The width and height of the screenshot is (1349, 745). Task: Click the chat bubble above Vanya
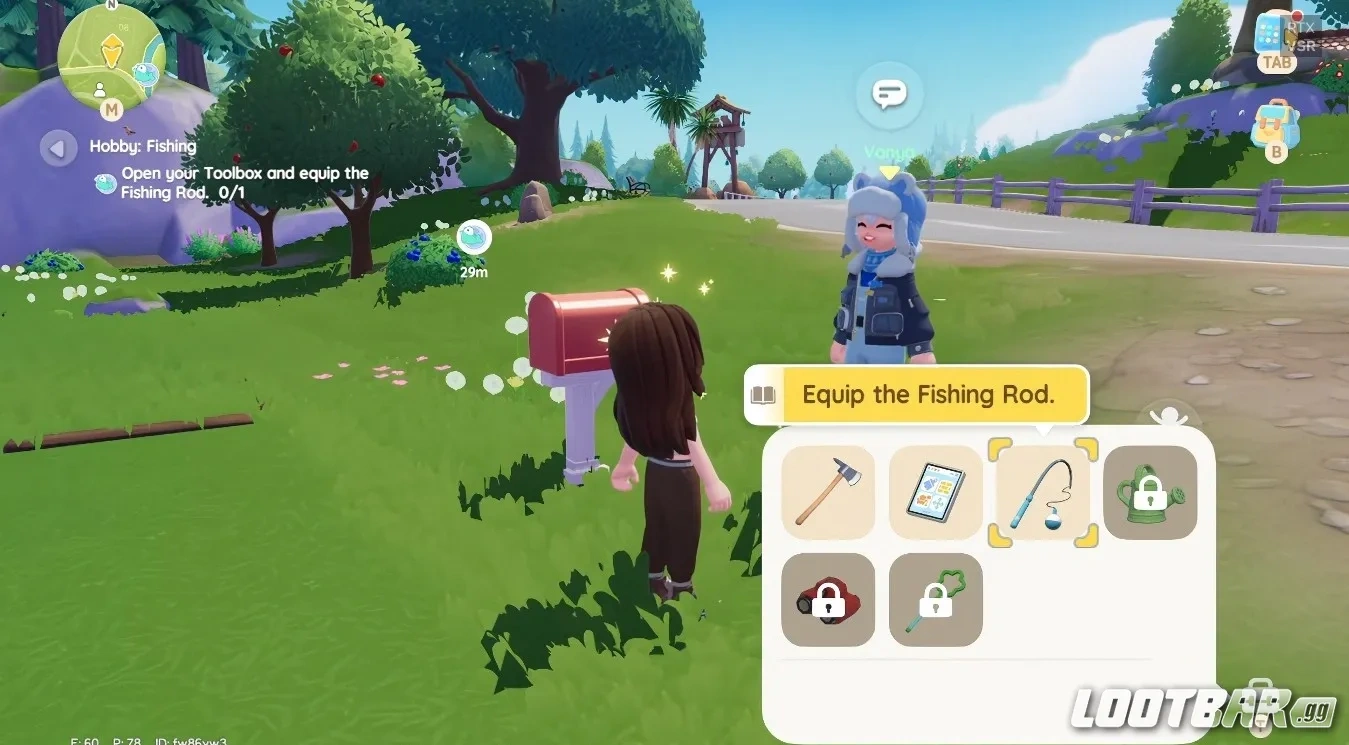[x=888, y=92]
